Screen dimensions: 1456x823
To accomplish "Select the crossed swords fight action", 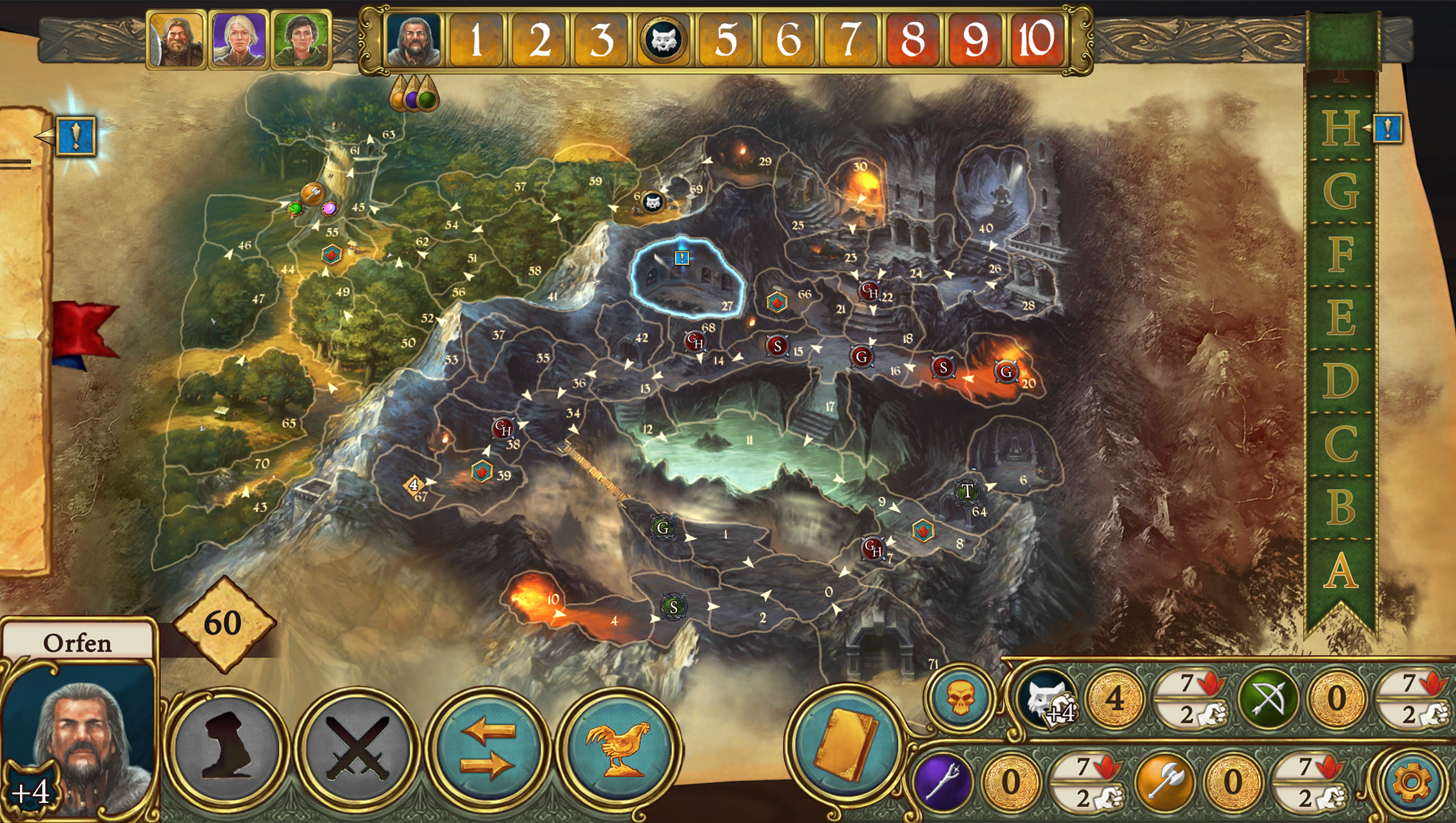I will 356,749.
